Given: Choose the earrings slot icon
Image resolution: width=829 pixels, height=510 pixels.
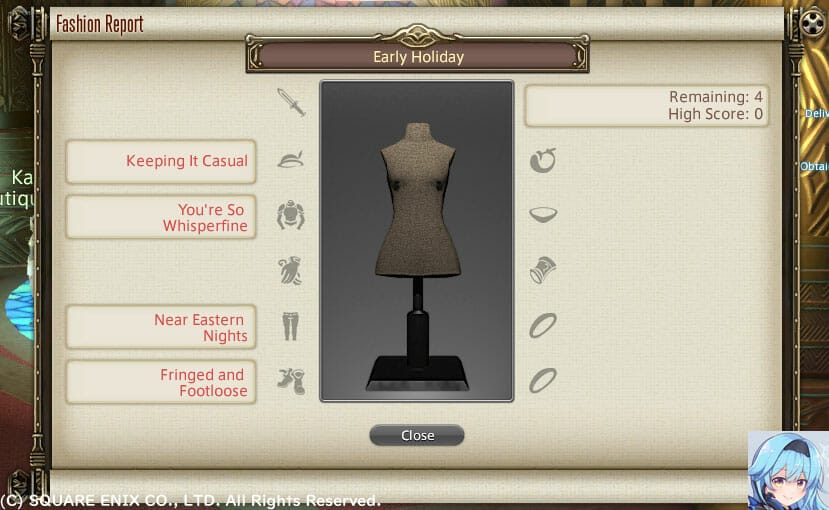Looking at the screenshot, I should pos(543,160).
